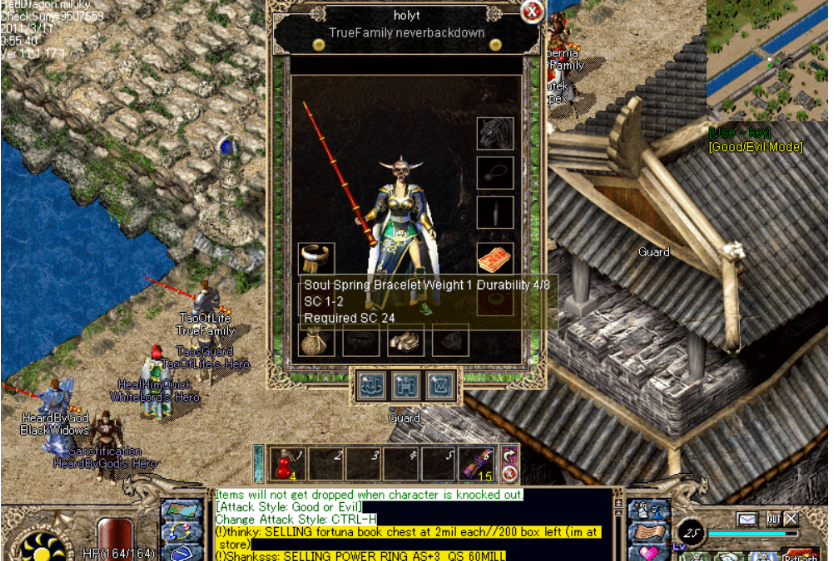Select the Soul Spring Bracelet slot

[316, 257]
